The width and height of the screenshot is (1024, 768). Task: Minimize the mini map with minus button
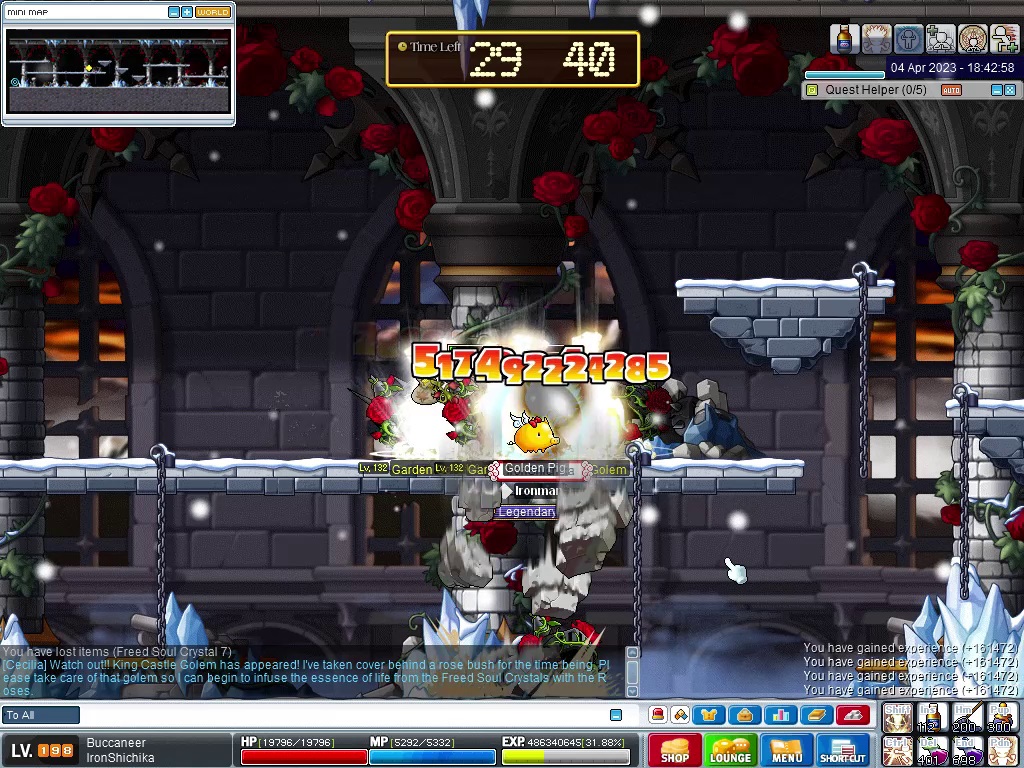tap(174, 12)
